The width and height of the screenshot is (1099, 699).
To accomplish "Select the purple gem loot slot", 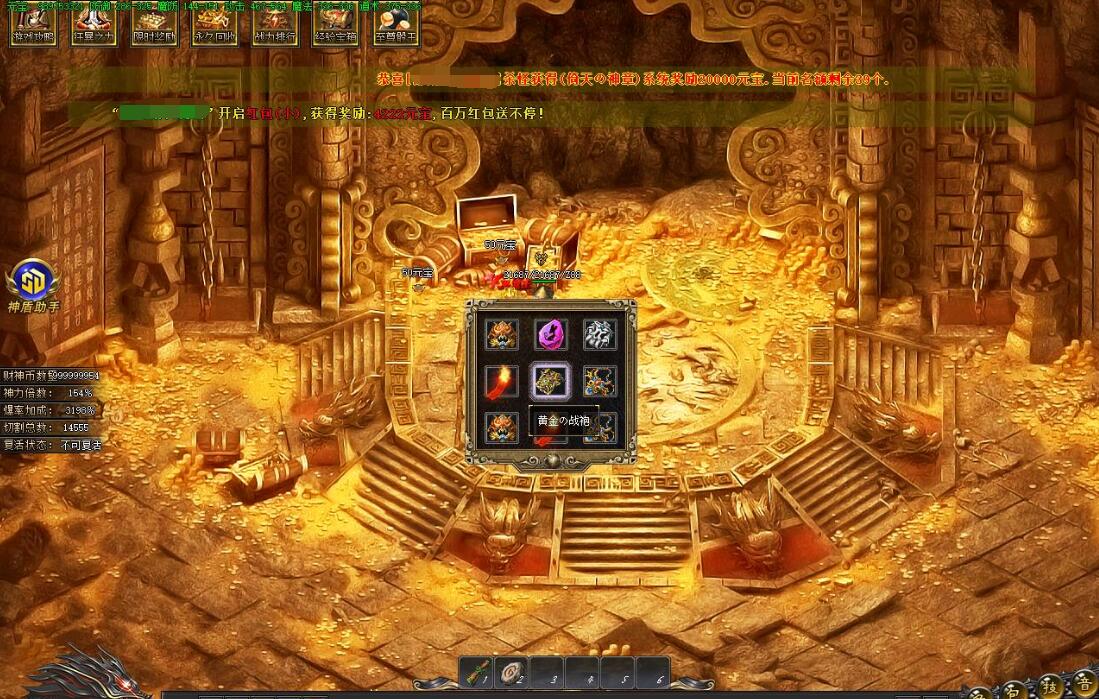I will pyautogui.click(x=550, y=334).
